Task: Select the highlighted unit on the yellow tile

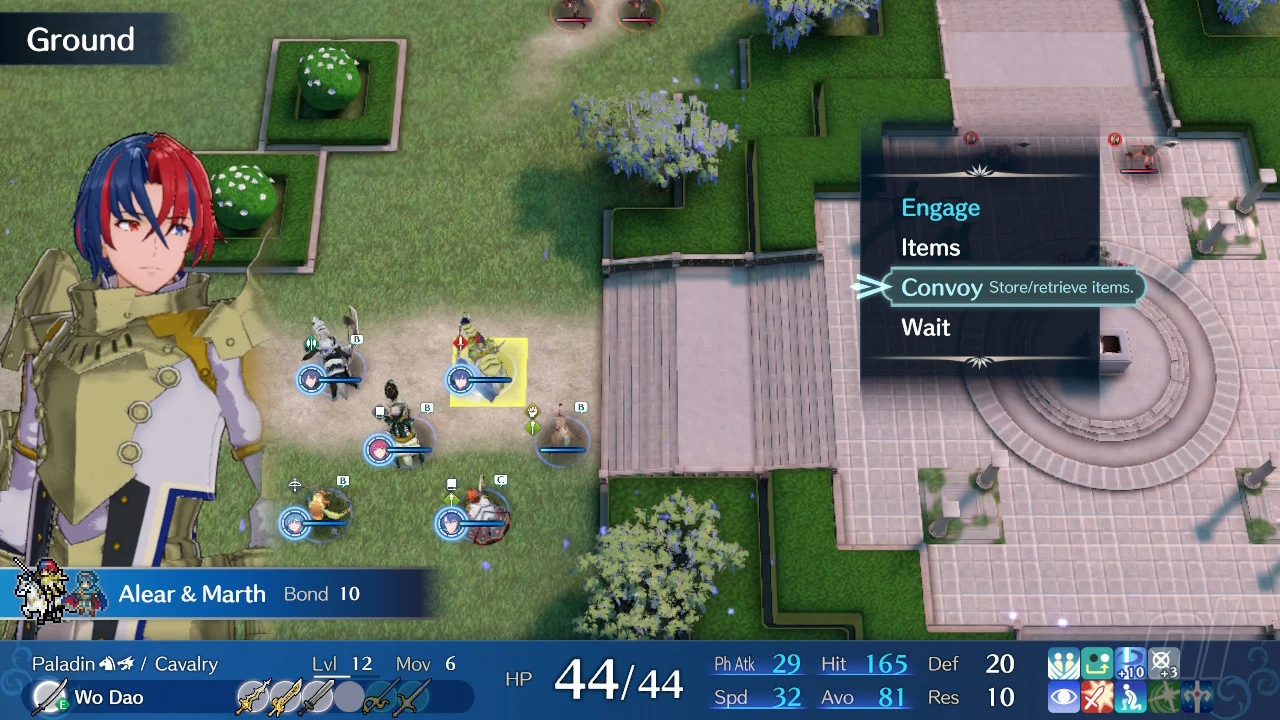Action: pos(487,372)
